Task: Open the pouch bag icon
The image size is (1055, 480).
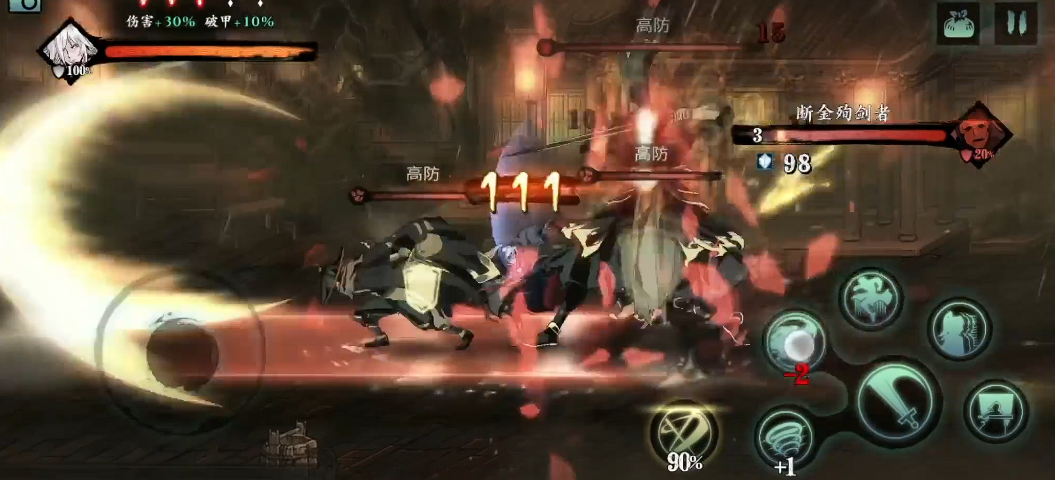Action: (958, 23)
